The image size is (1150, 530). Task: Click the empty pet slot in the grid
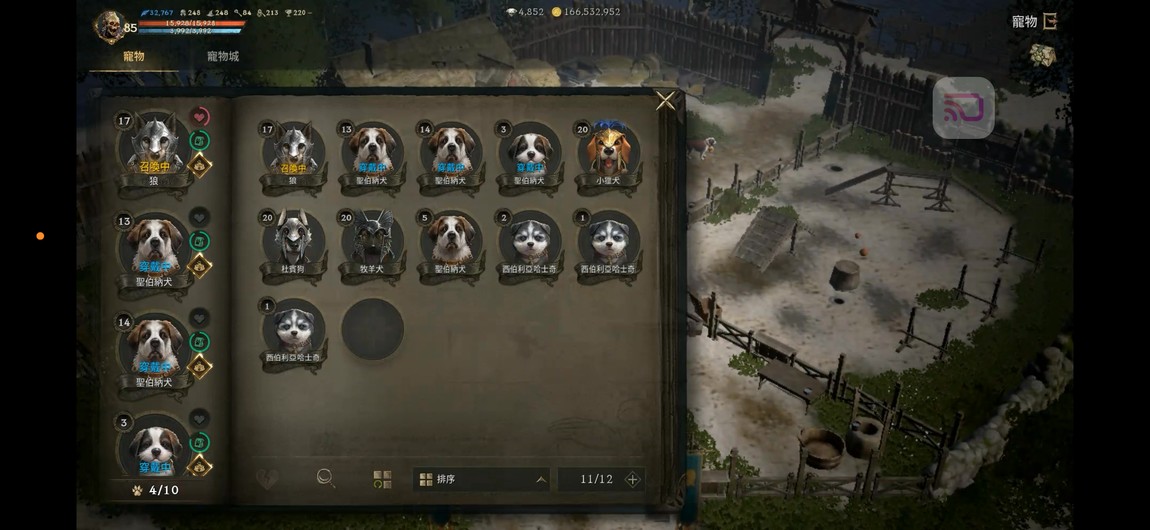(372, 329)
